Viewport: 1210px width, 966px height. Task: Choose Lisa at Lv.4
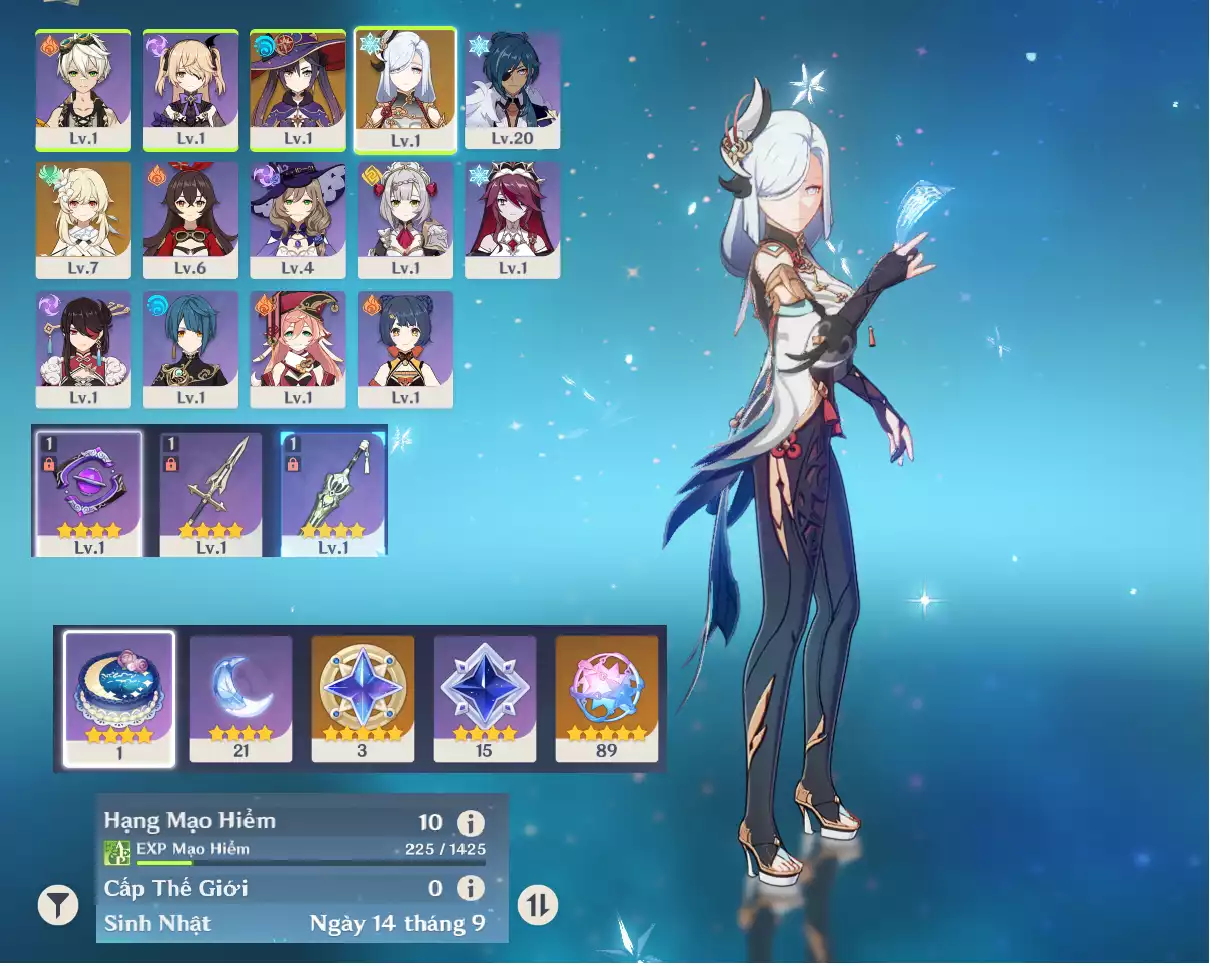point(298,219)
